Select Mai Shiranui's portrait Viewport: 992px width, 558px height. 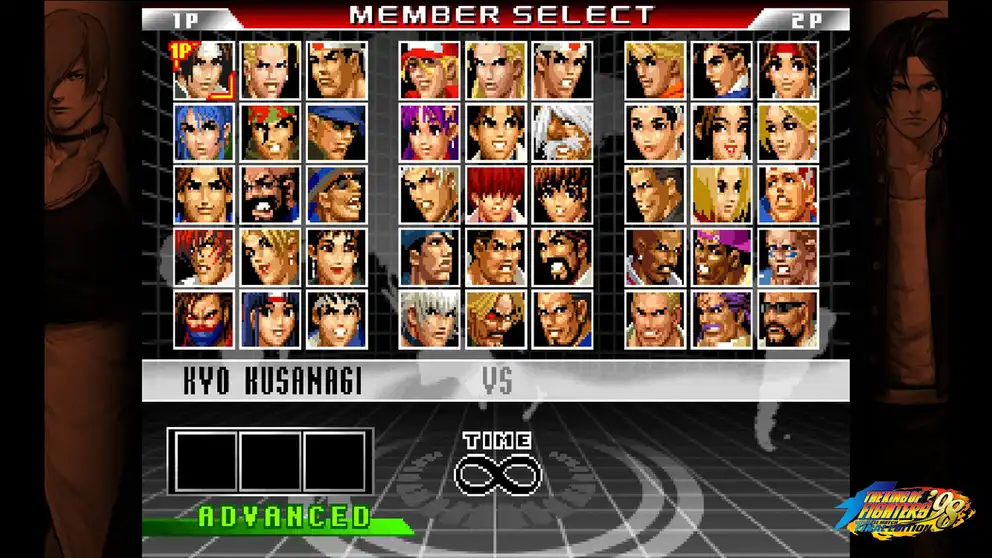click(722, 133)
